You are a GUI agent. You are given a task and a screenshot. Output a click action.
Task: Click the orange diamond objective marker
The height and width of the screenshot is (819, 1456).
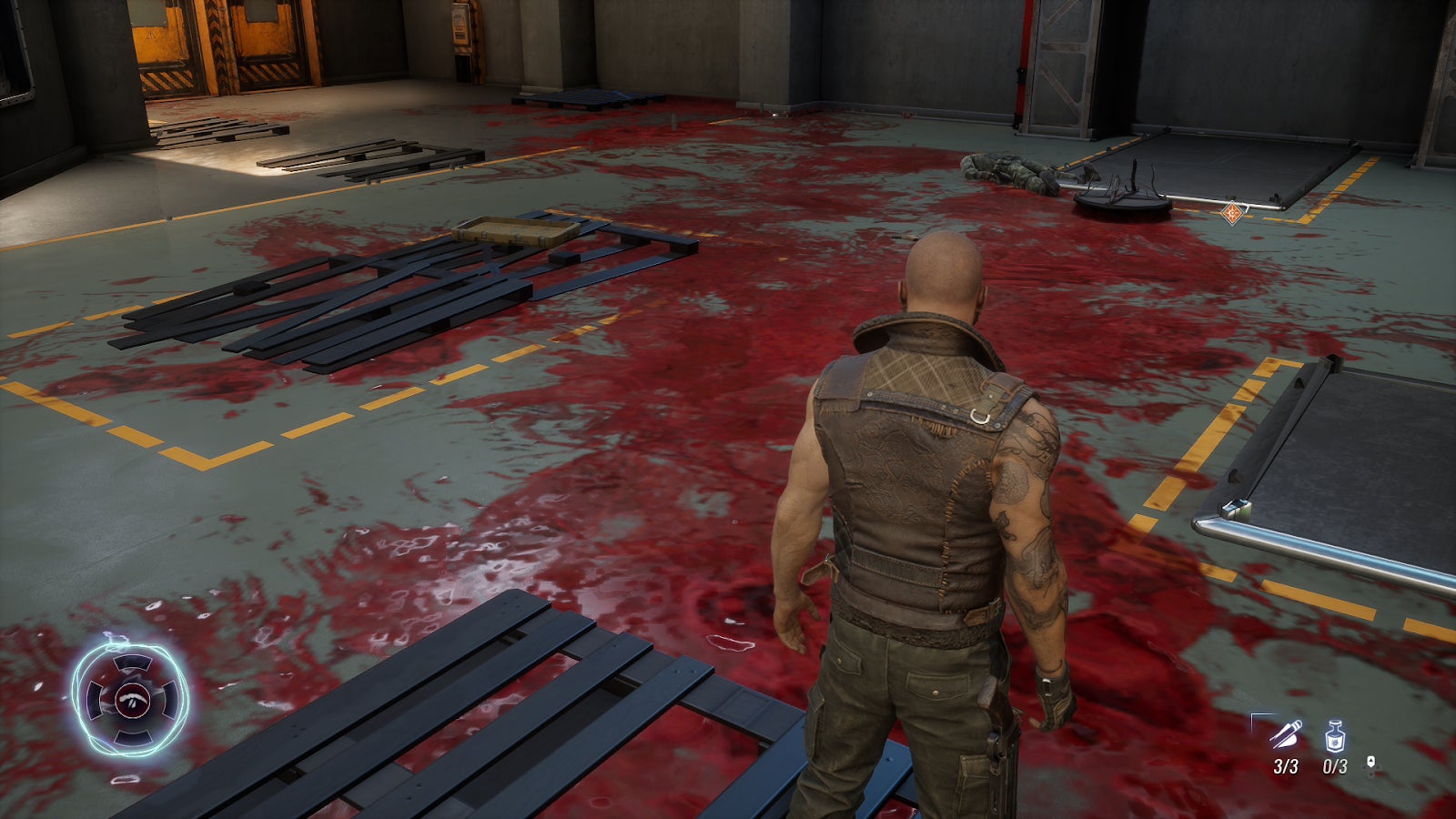pyautogui.click(x=1232, y=214)
